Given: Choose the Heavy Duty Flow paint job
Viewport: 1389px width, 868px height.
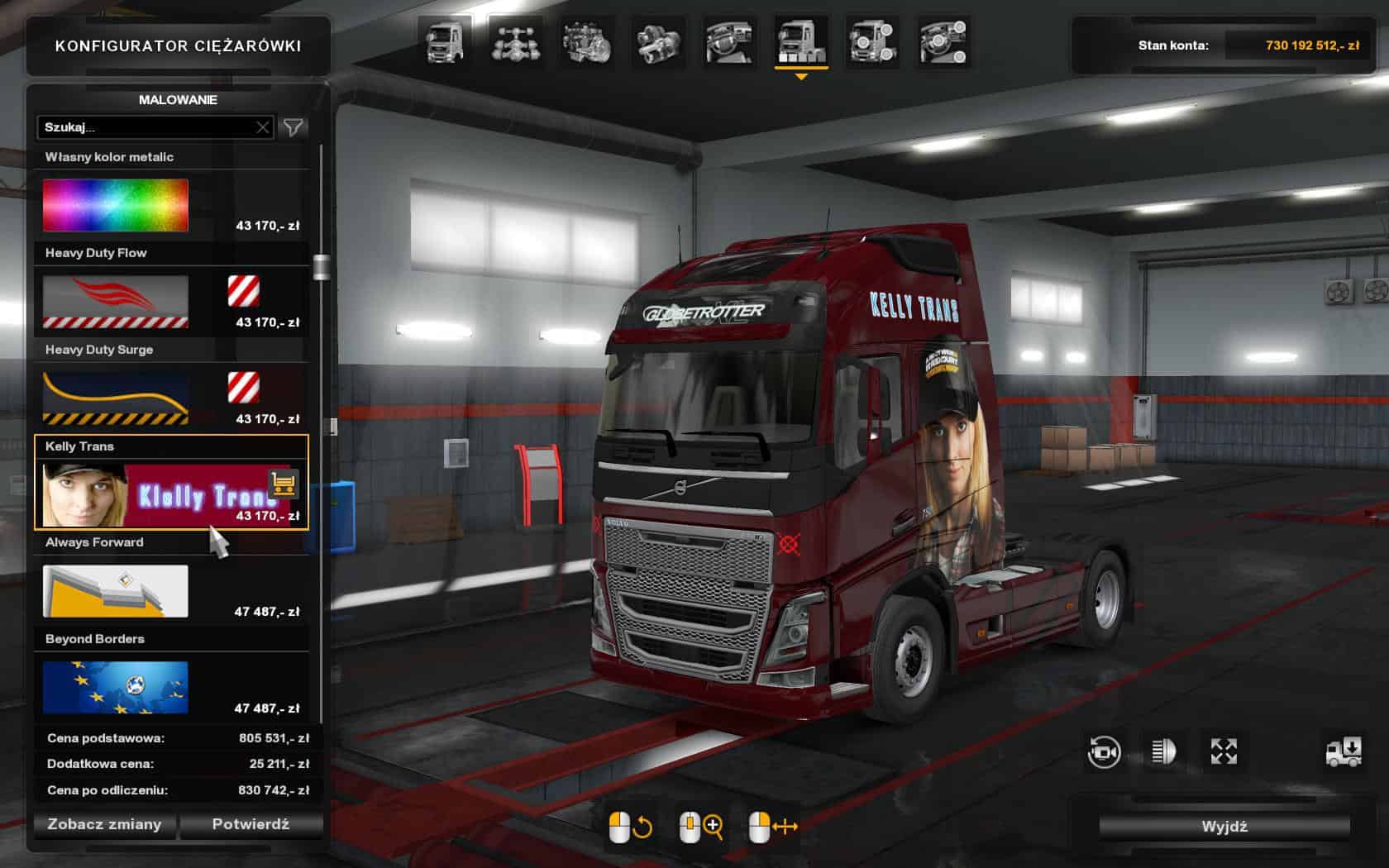Looking at the screenshot, I should 116,302.
